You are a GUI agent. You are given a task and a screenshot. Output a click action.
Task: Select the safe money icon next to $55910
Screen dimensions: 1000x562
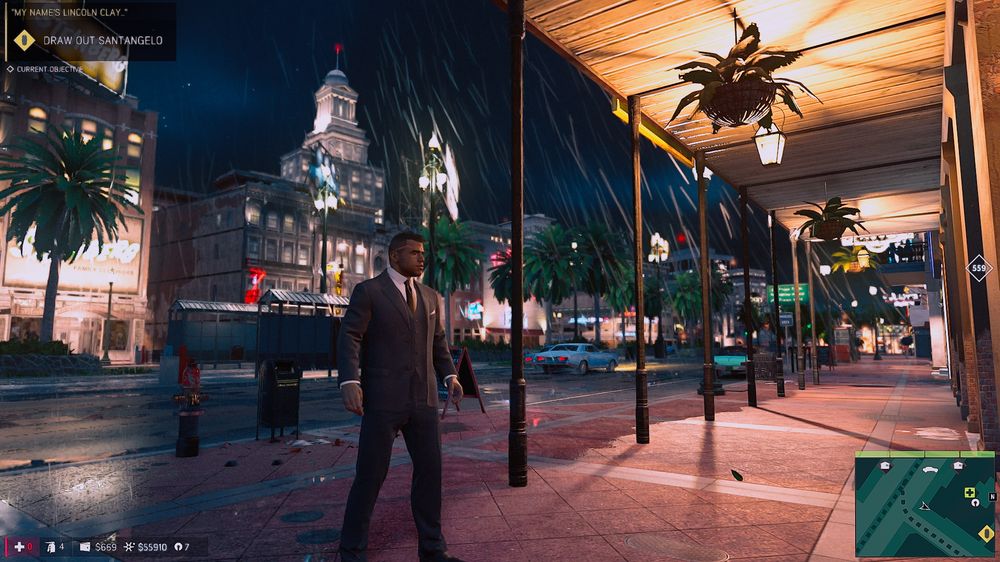point(129,547)
